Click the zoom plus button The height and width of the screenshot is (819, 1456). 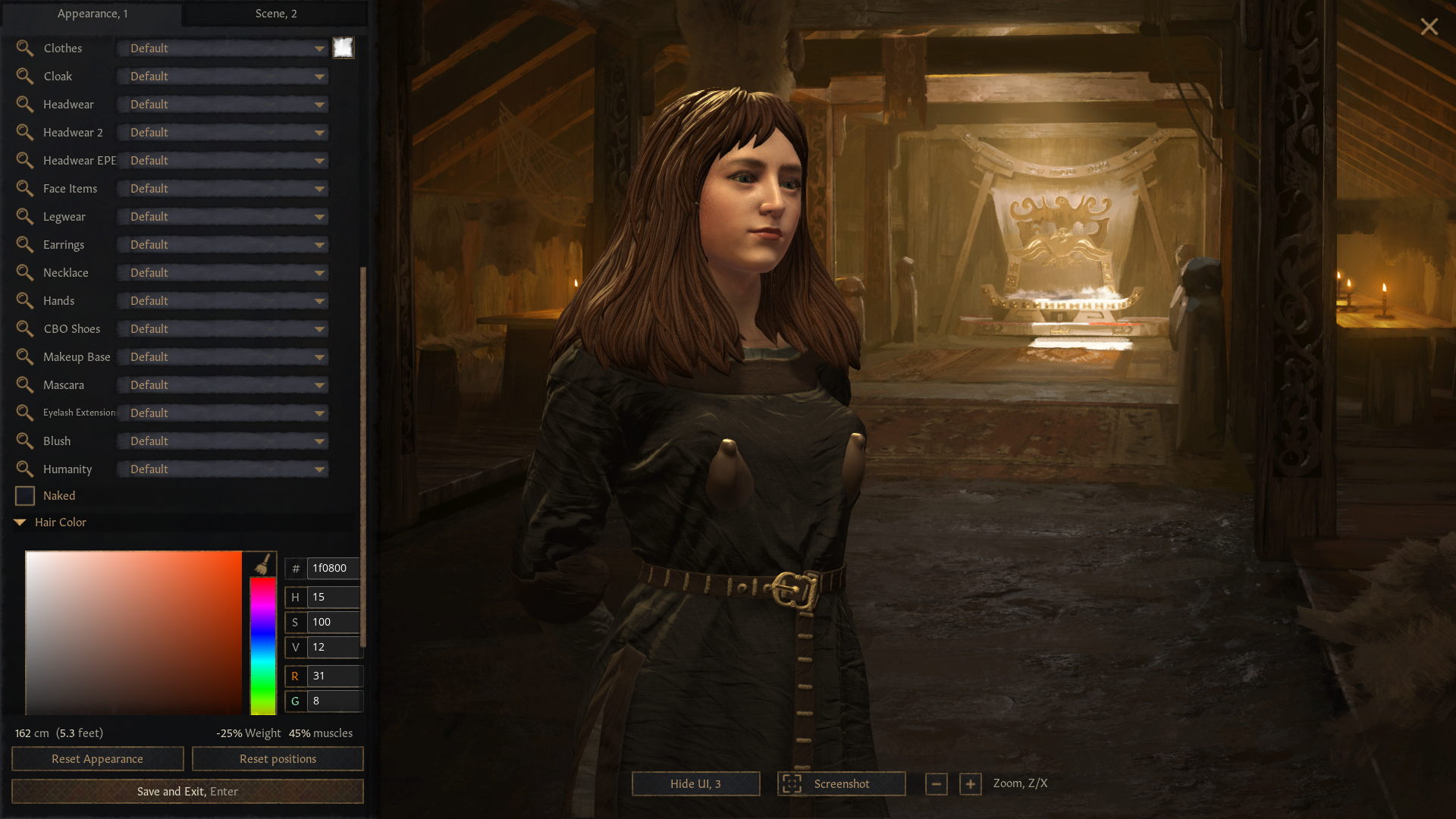click(971, 784)
